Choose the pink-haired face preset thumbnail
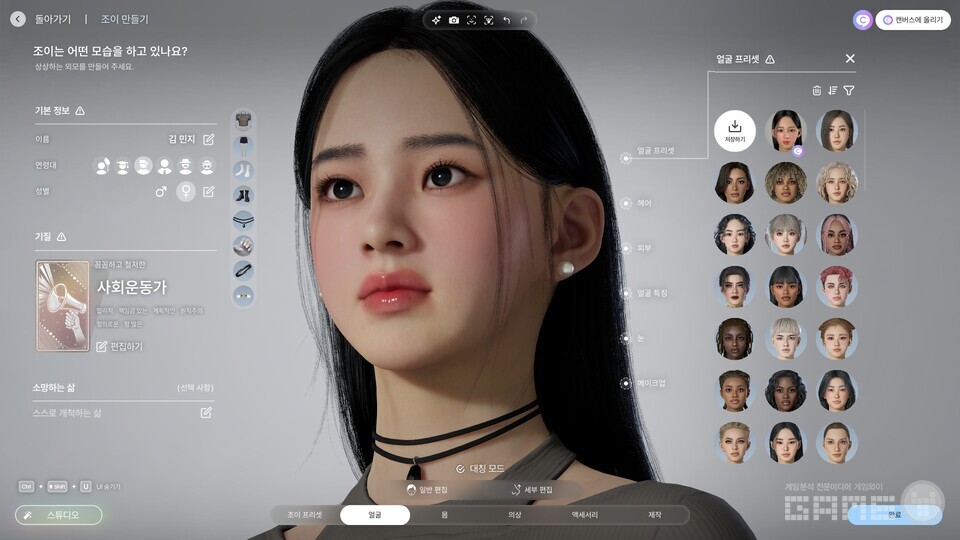Screen dimensions: 960x540 pyautogui.click(x=837, y=234)
